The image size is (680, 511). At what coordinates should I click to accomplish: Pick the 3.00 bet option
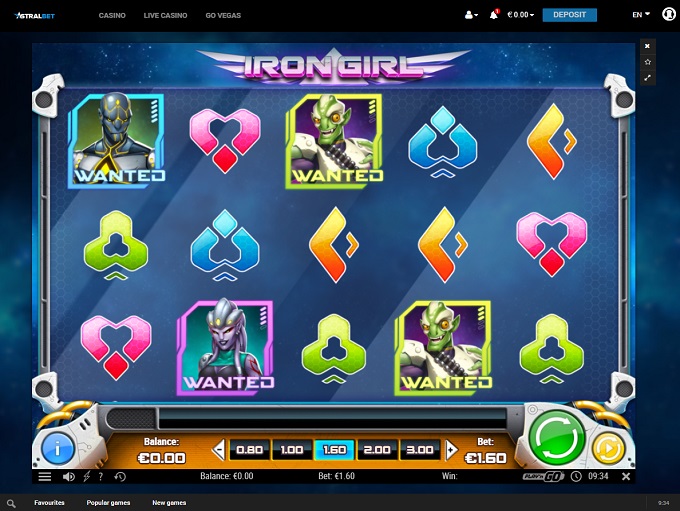(420, 450)
